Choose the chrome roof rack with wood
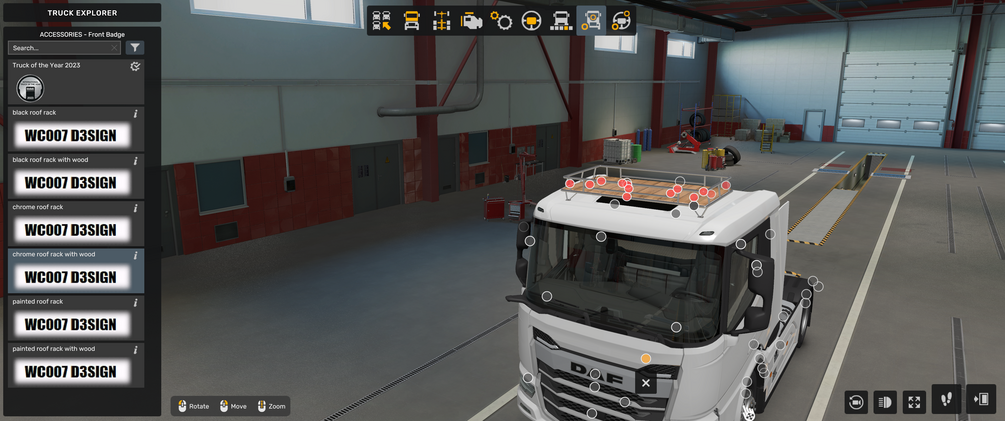This screenshot has width=1005, height=421. [75, 271]
